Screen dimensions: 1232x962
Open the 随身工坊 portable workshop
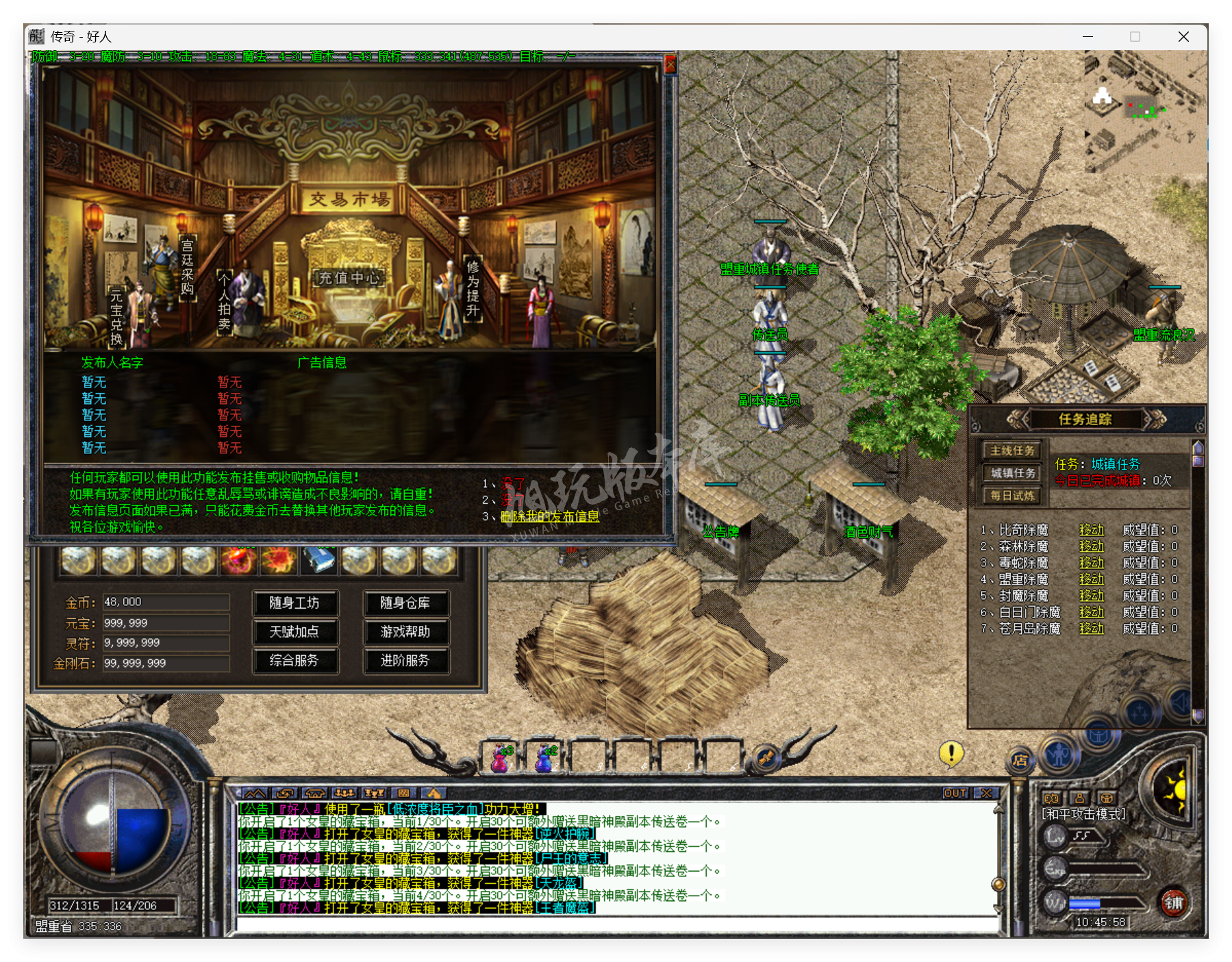pos(294,603)
